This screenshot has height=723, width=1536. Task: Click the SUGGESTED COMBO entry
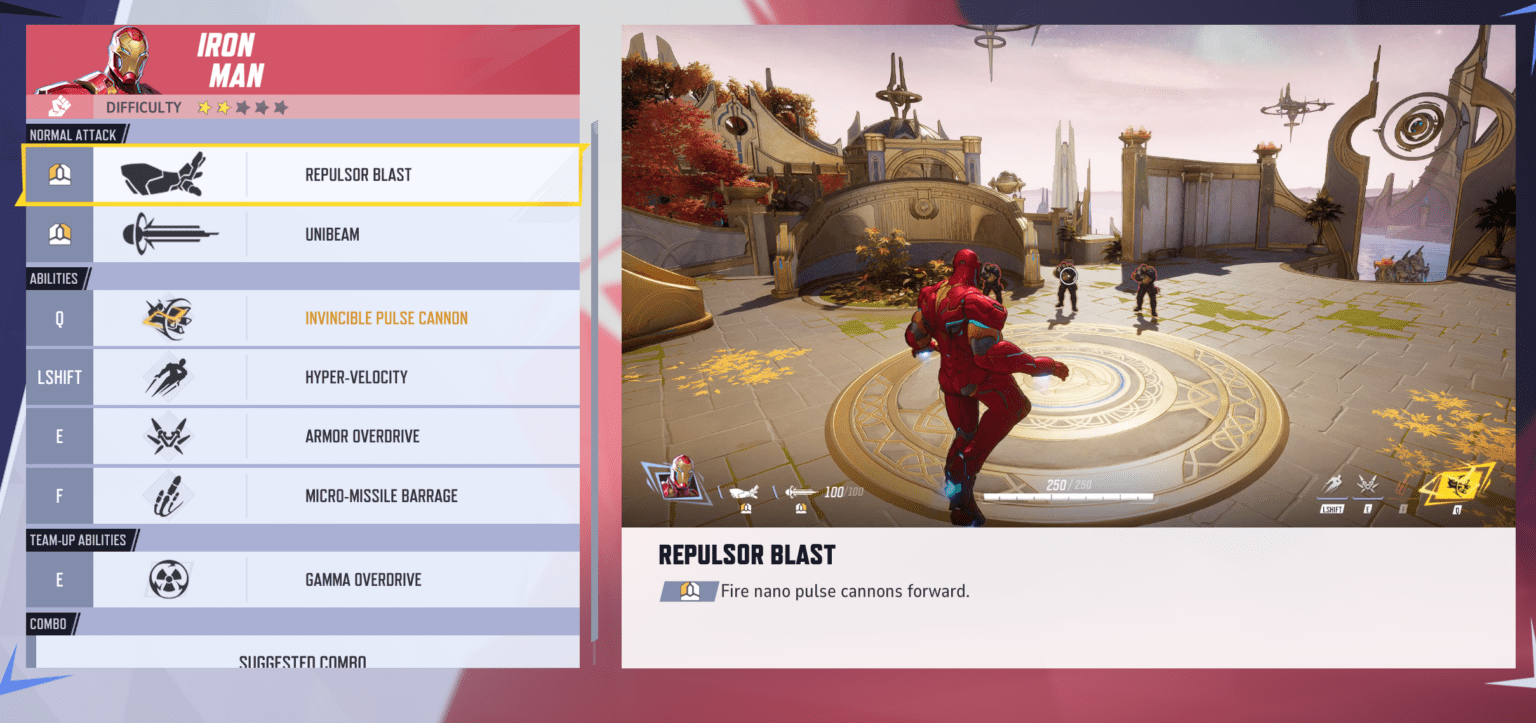302,660
